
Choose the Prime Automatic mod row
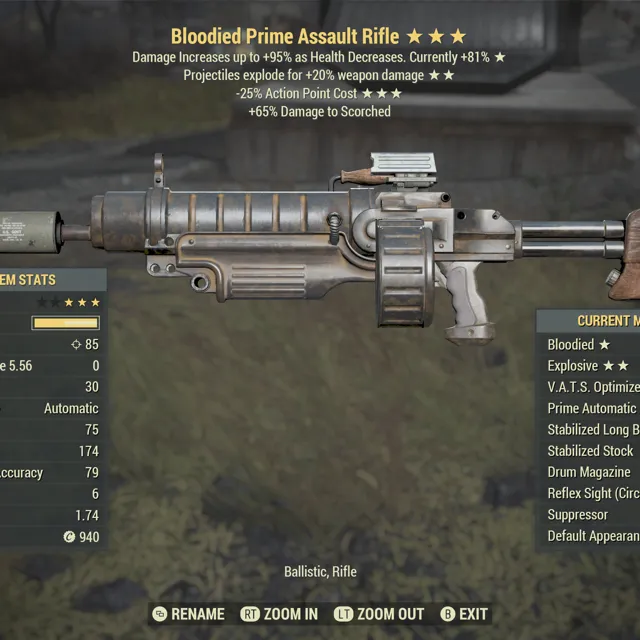(592, 408)
